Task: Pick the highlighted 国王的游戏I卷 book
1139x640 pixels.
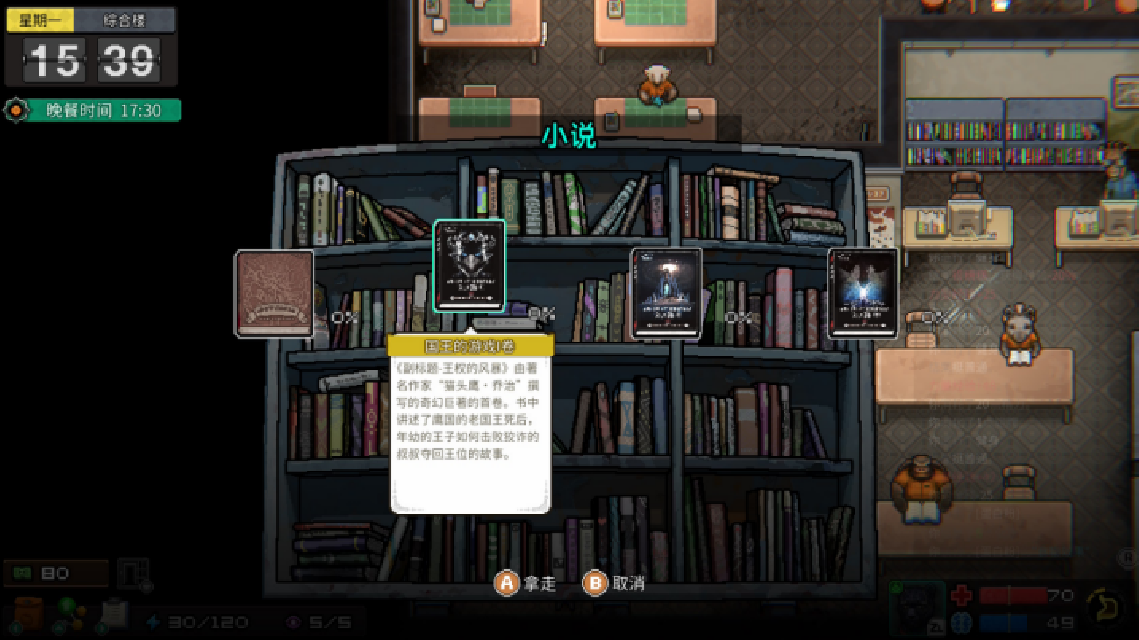Action: pyautogui.click(x=469, y=268)
